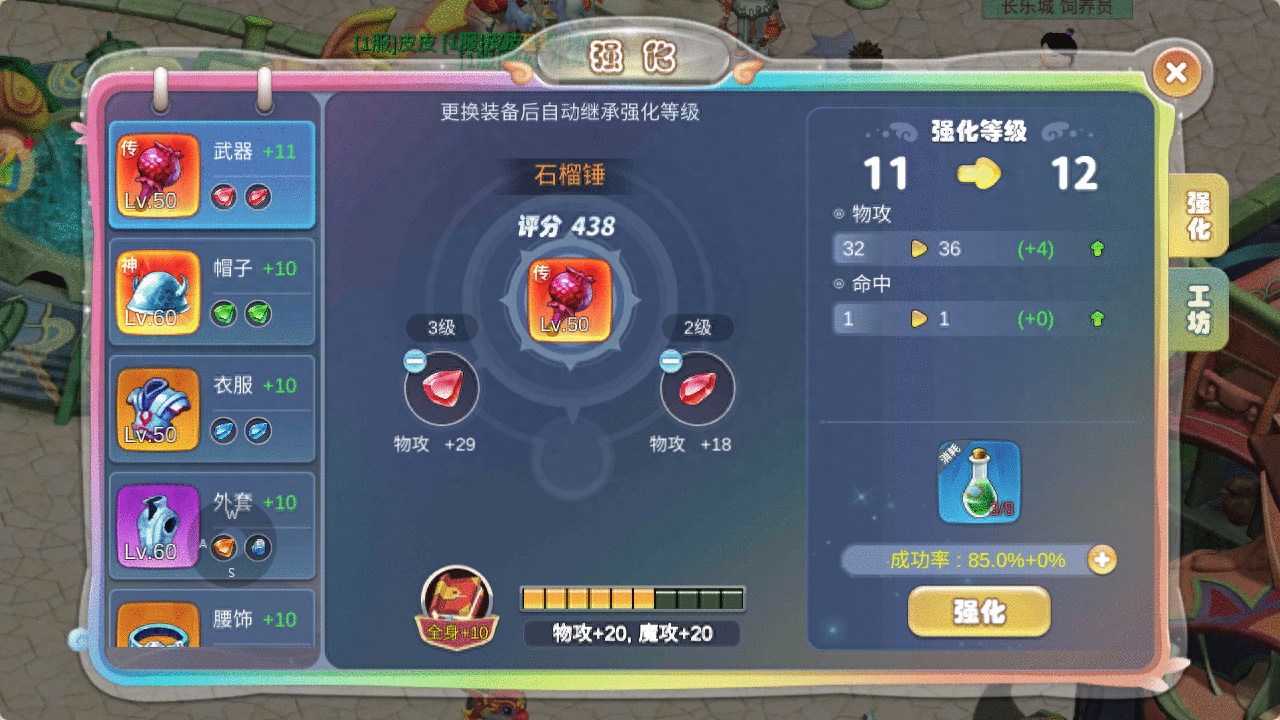The width and height of the screenshot is (1280, 720).
Task: Select the 帽子 hat equipment icon
Action: coord(157,290)
